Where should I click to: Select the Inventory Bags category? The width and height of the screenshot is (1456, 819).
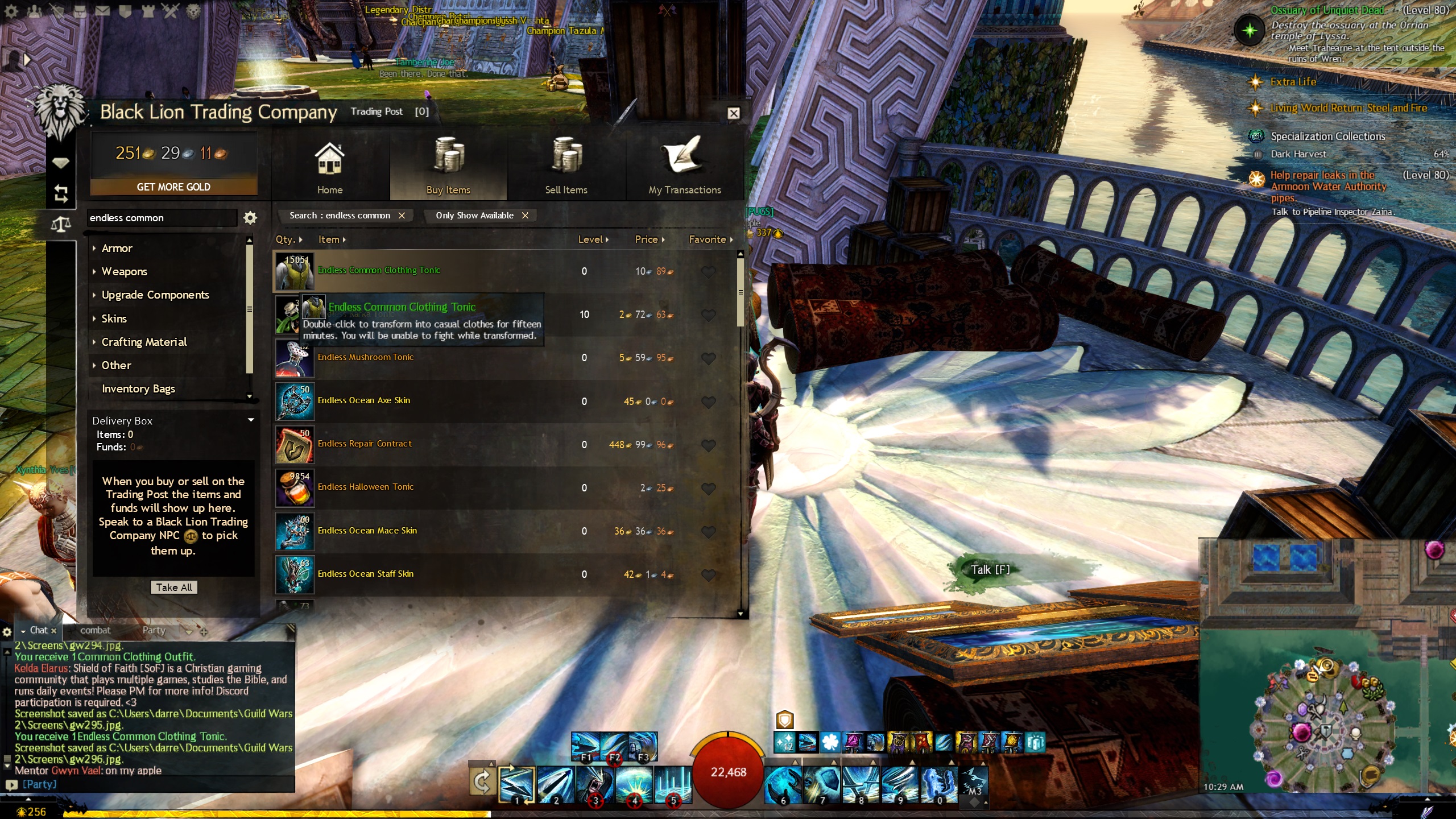138,389
